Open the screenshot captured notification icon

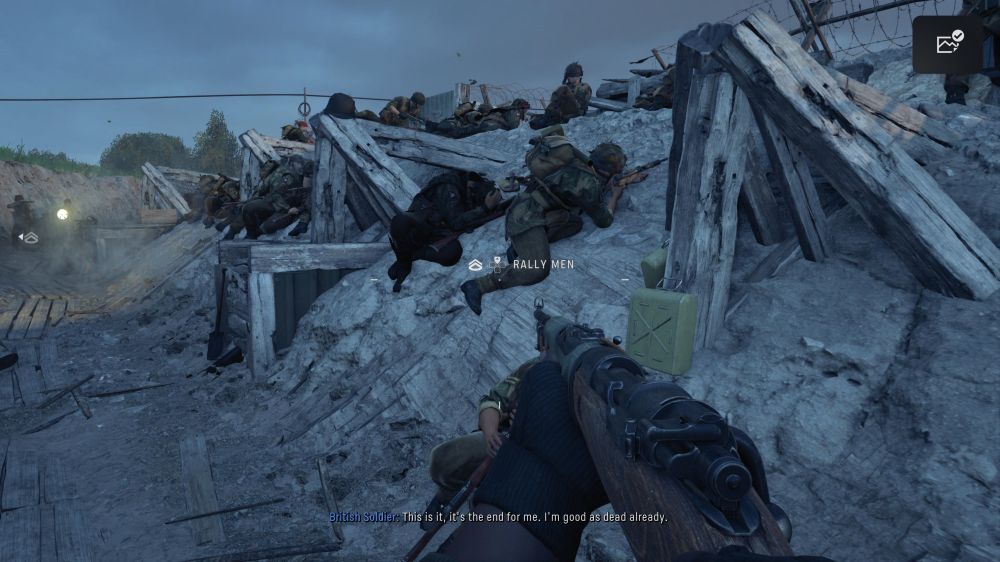[948, 43]
